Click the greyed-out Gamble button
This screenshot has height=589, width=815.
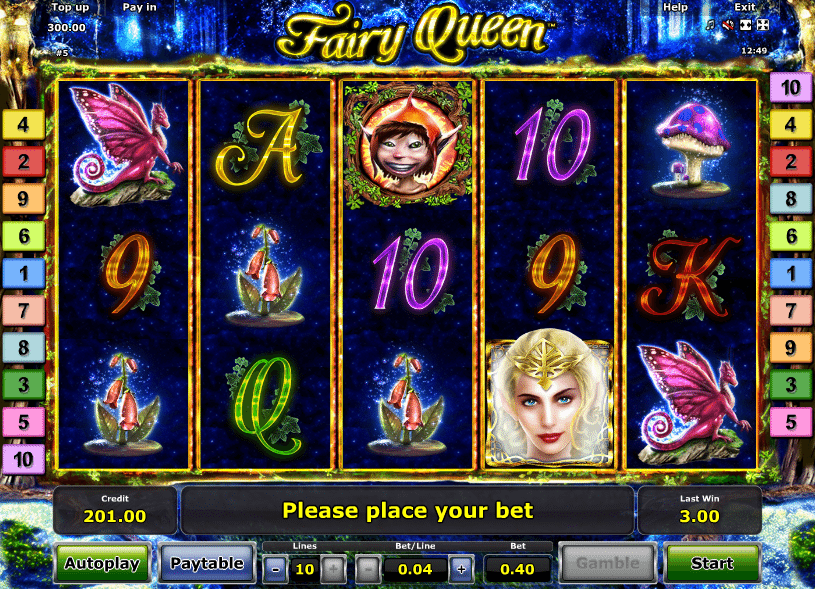608,563
